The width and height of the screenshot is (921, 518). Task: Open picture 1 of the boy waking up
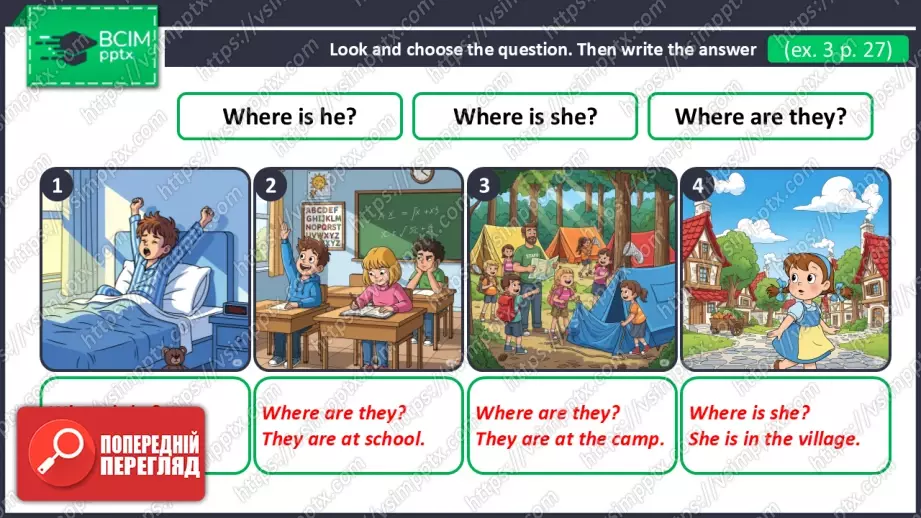[x=145, y=270]
